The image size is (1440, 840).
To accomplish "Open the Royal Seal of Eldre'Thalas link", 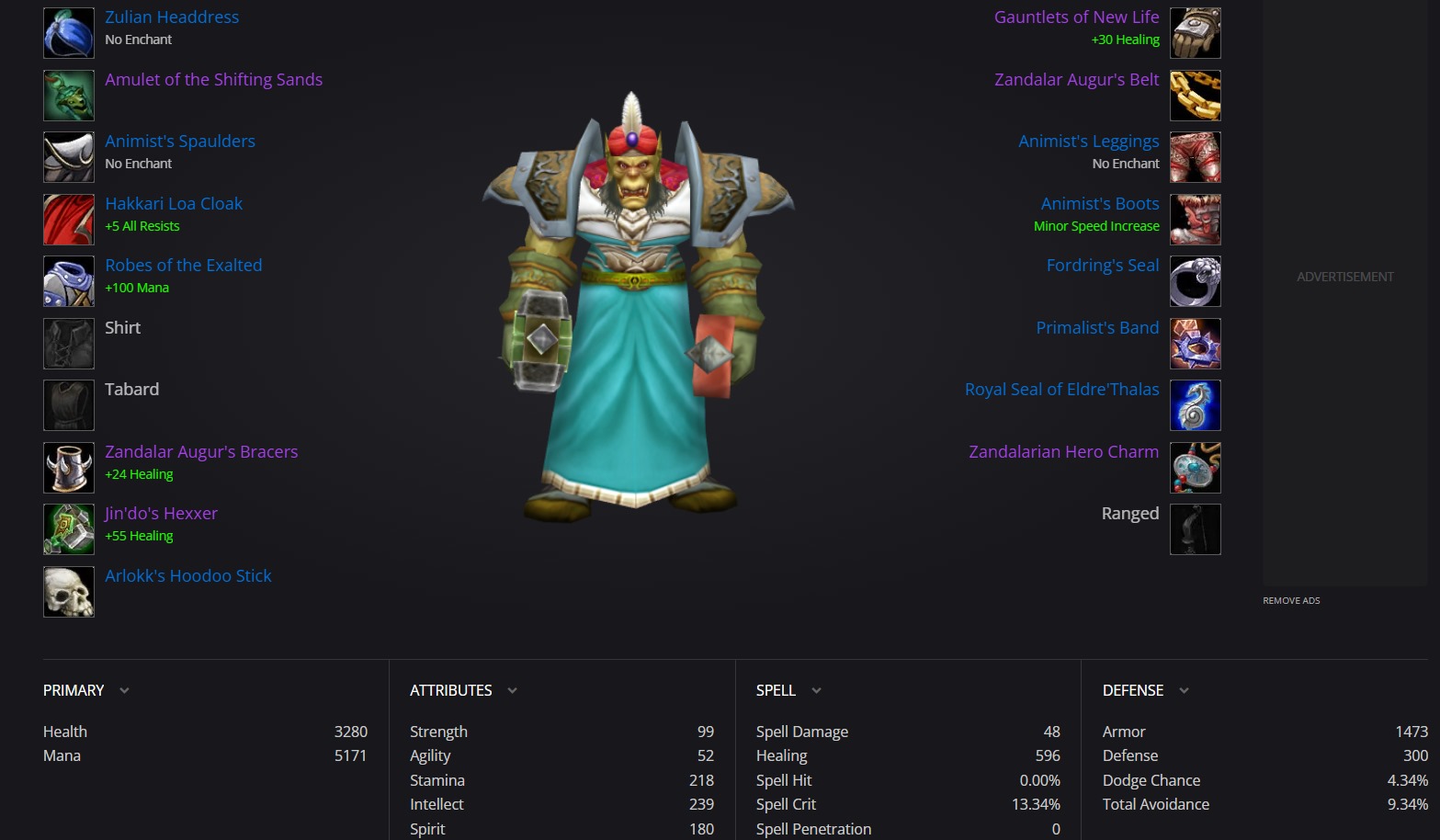I will point(1061,390).
